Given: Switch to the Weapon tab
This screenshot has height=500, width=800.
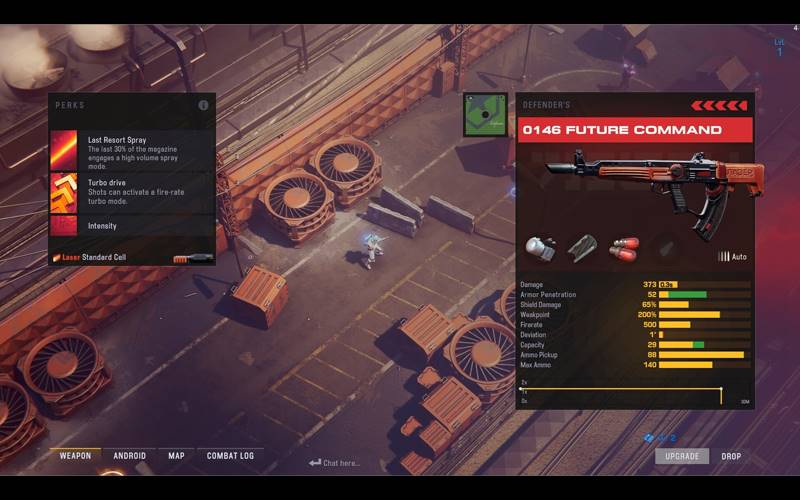Looking at the screenshot, I should click(75, 456).
